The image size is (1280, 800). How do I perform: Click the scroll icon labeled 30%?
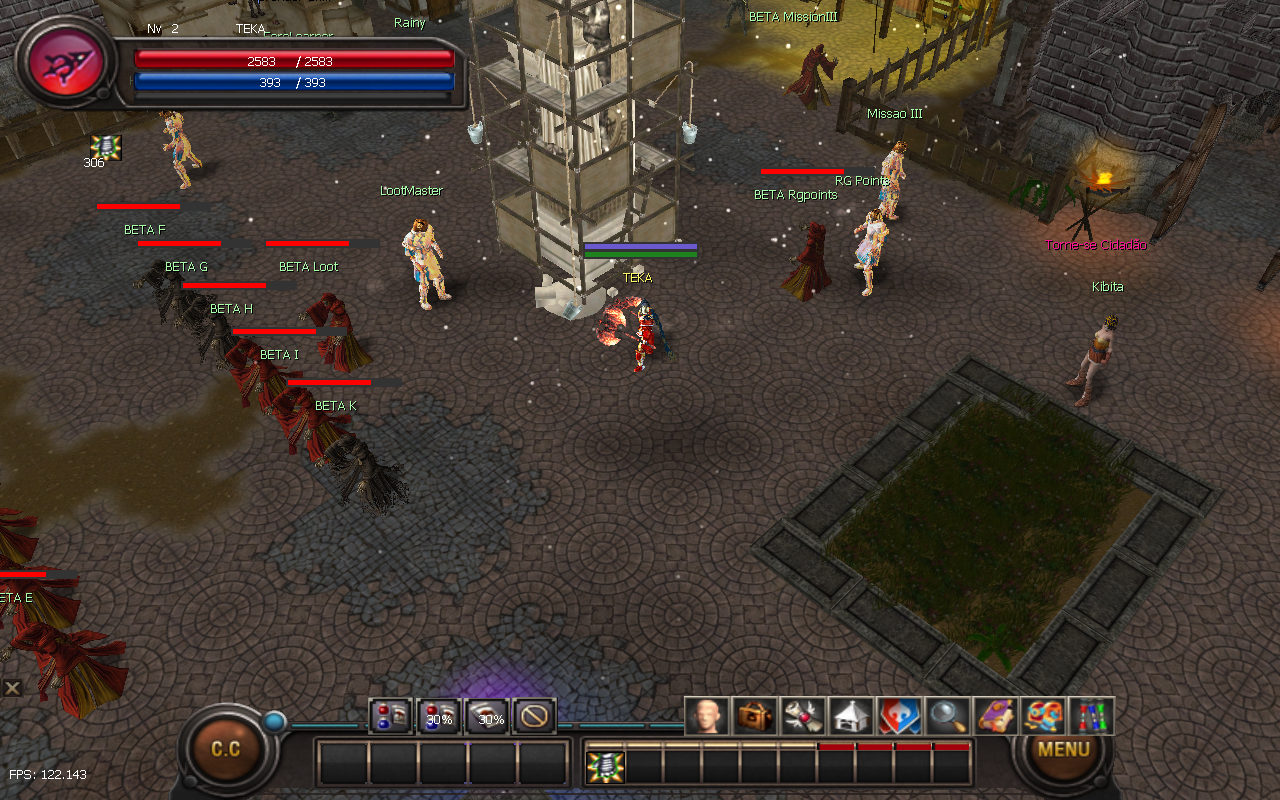coord(487,716)
